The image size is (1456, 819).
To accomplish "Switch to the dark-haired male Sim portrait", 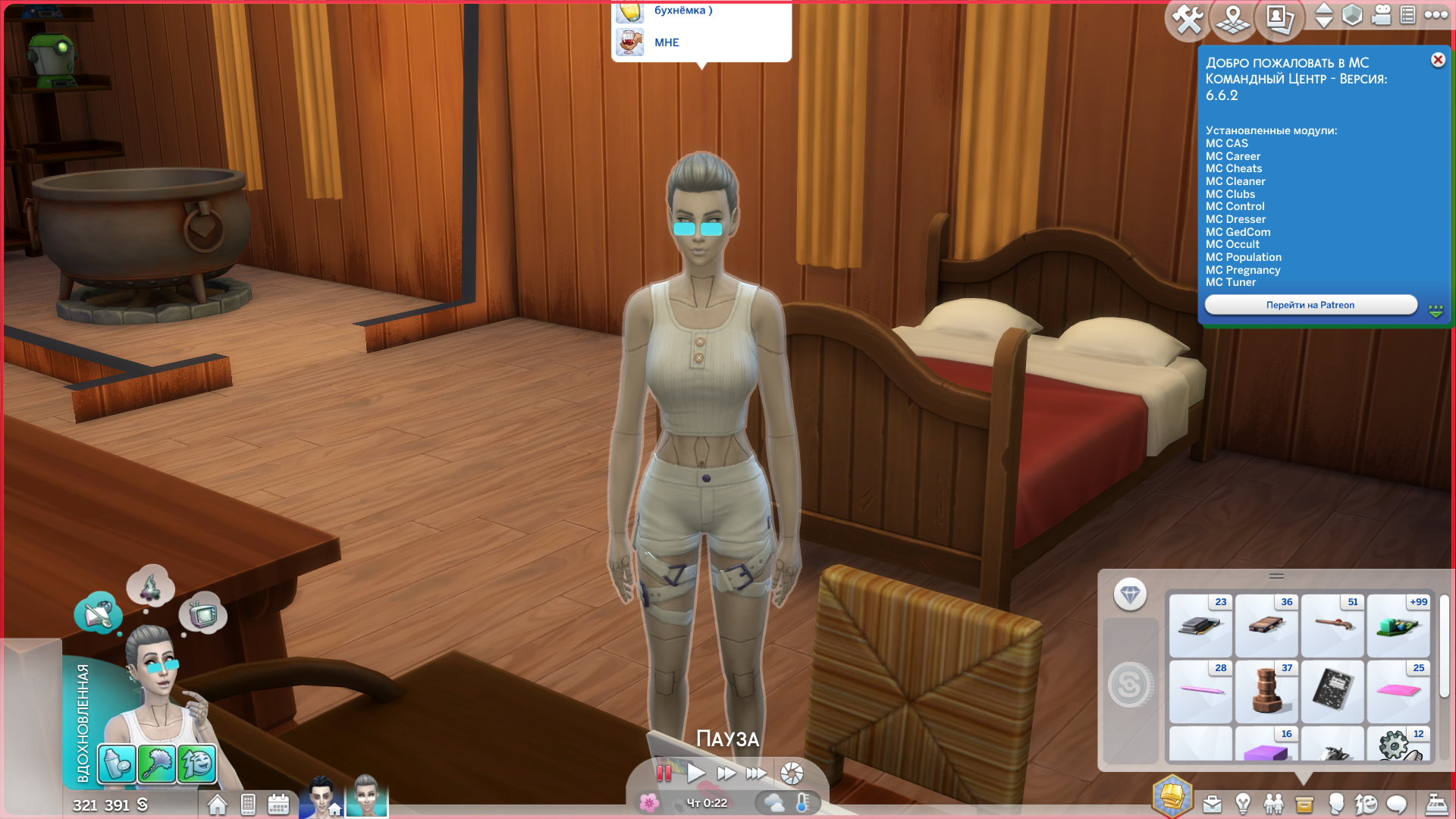I will tap(322, 796).
